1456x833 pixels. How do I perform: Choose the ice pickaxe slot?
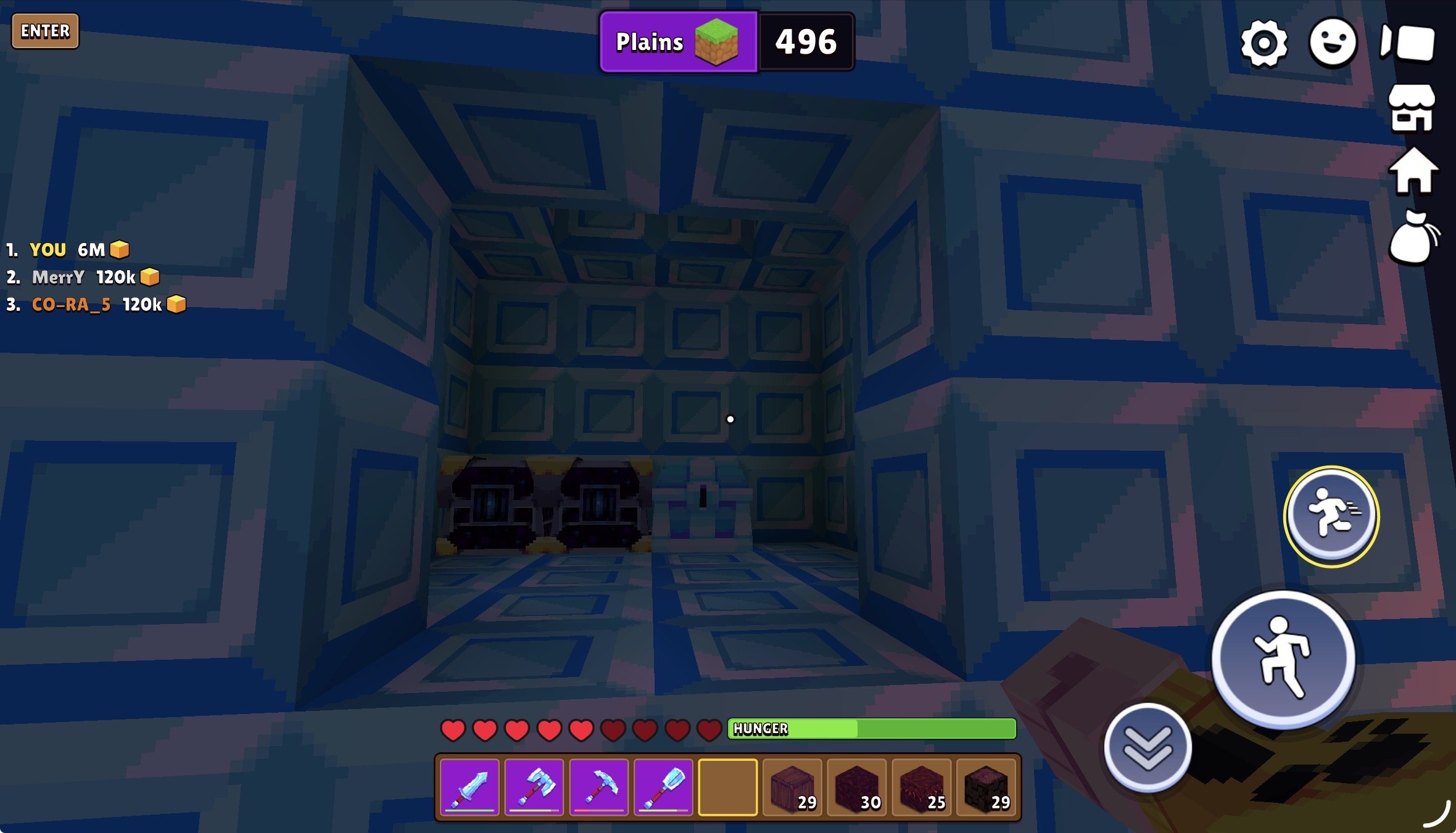pyautogui.click(x=598, y=787)
